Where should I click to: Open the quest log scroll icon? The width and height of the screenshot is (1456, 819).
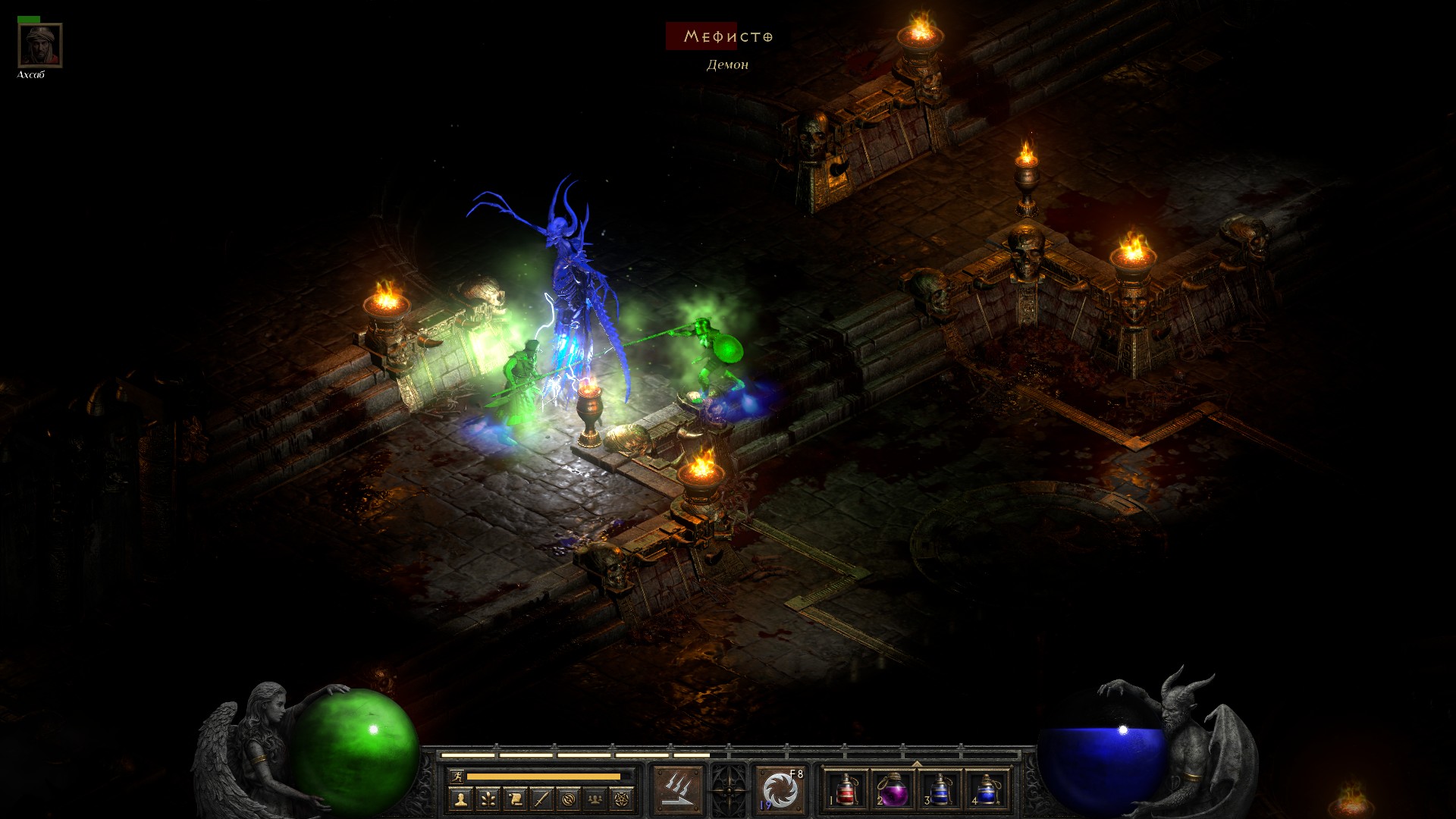(x=515, y=799)
